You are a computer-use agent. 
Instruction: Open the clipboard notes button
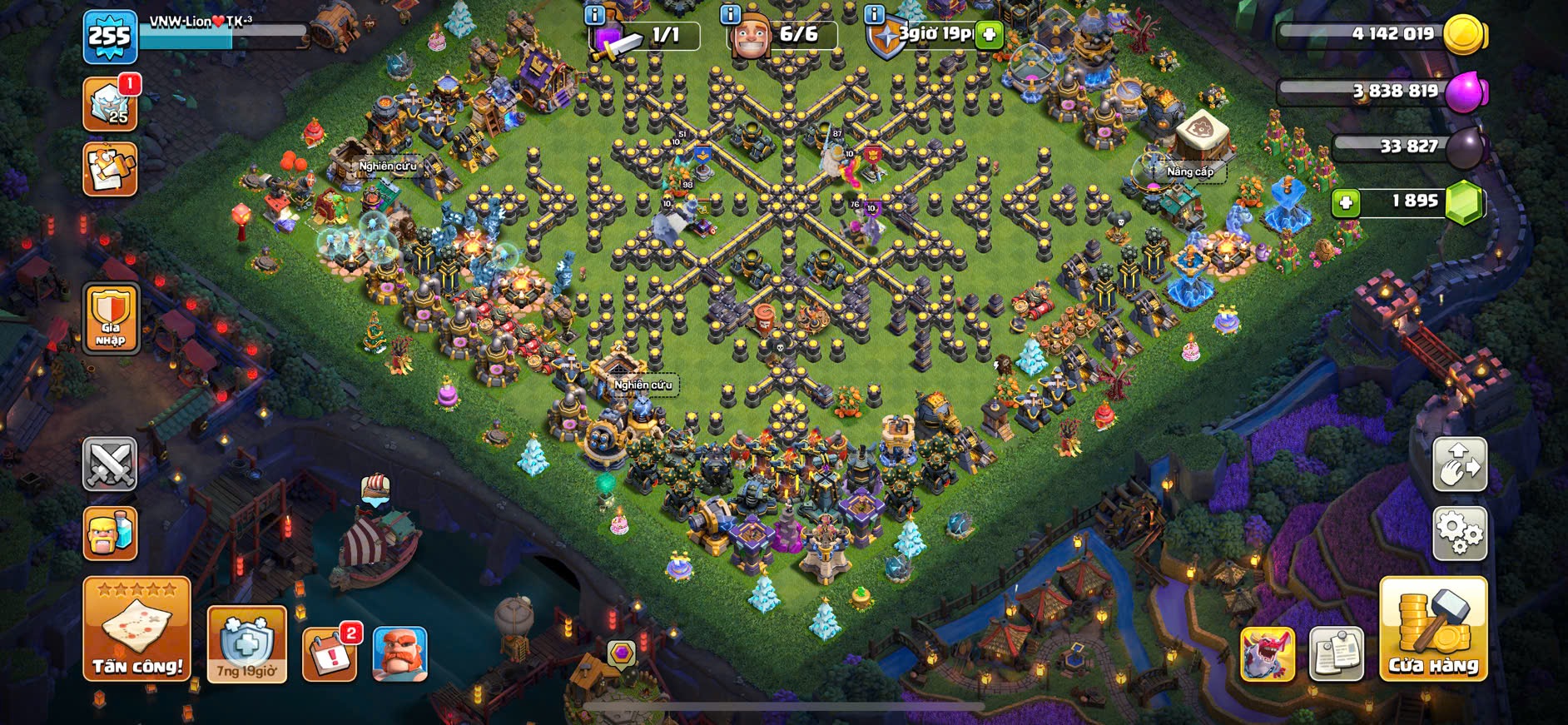pos(1336,653)
